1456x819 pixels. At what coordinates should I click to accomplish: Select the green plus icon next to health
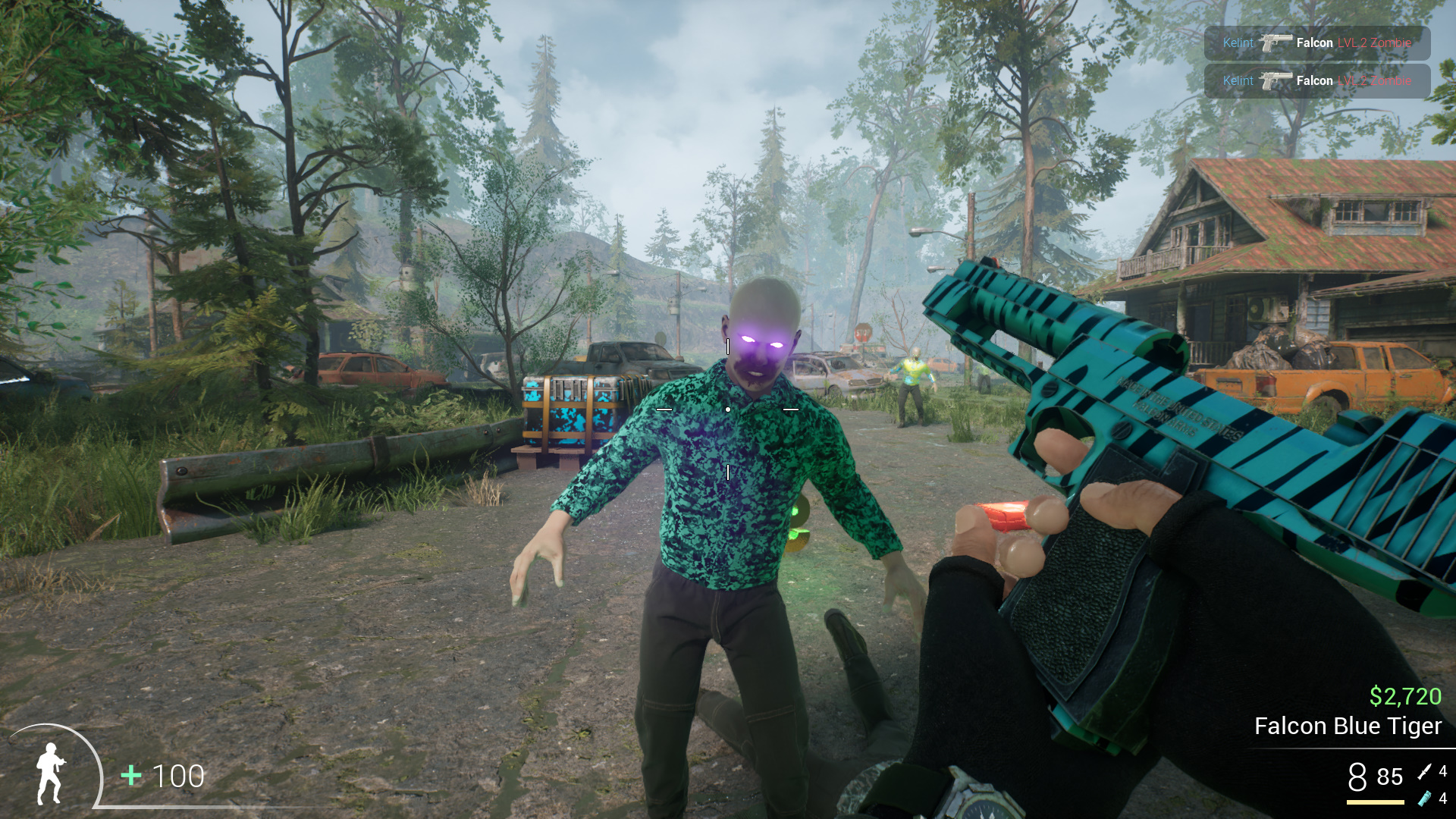[x=130, y=777]
